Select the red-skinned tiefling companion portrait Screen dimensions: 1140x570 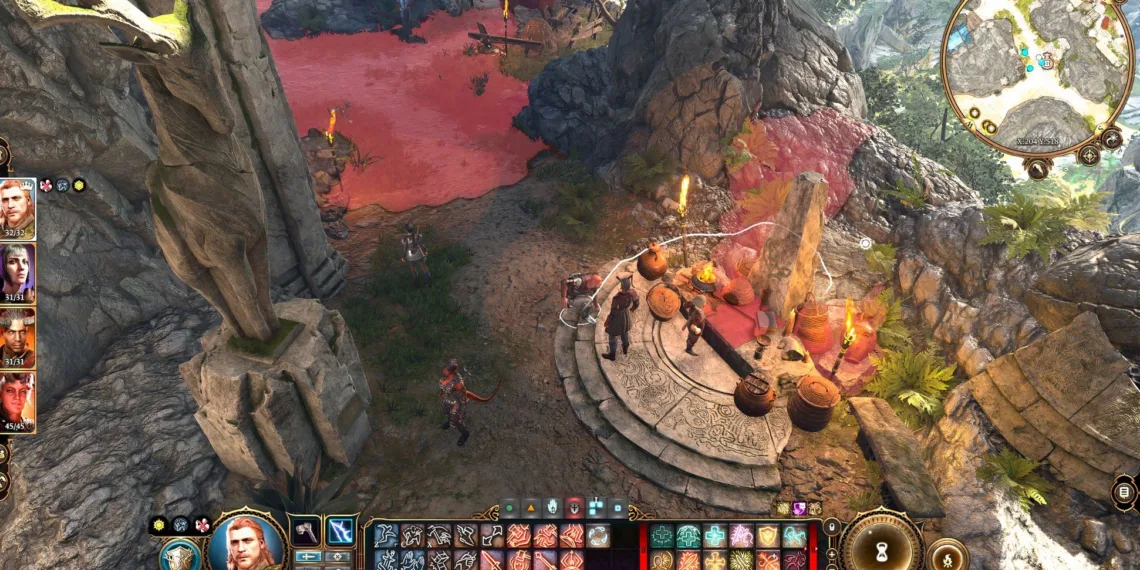point(17,401)
